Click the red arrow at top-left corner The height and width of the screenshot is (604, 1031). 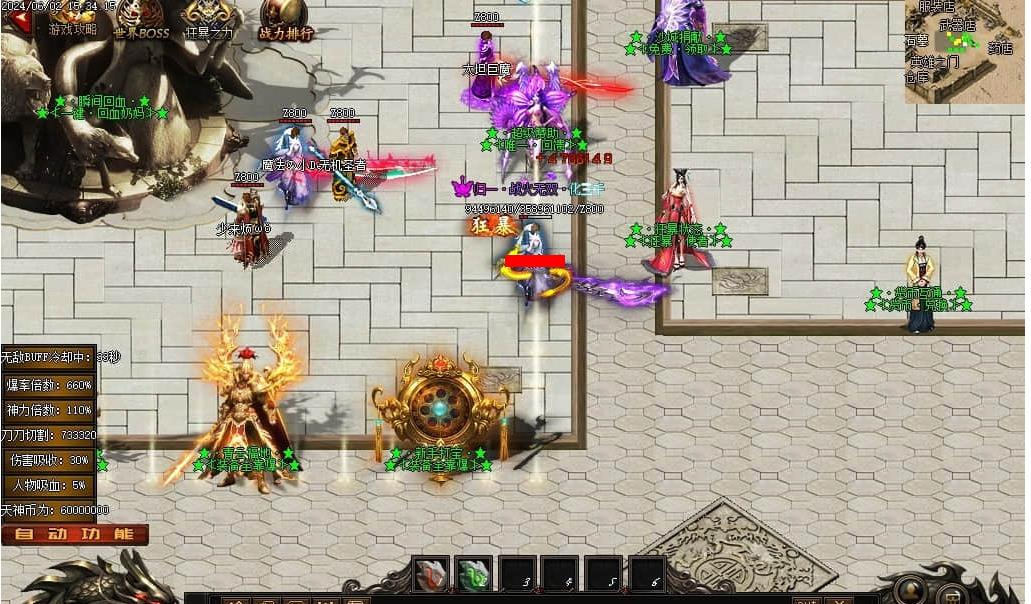click(x=14, y=20)
